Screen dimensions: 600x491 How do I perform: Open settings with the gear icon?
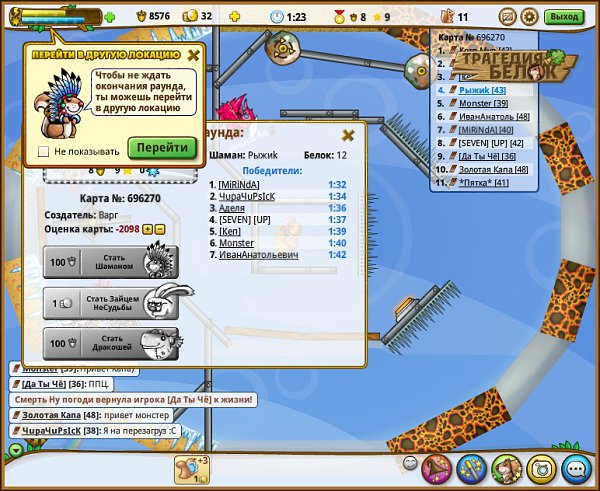pyautogui.click(x=529, y=17)
